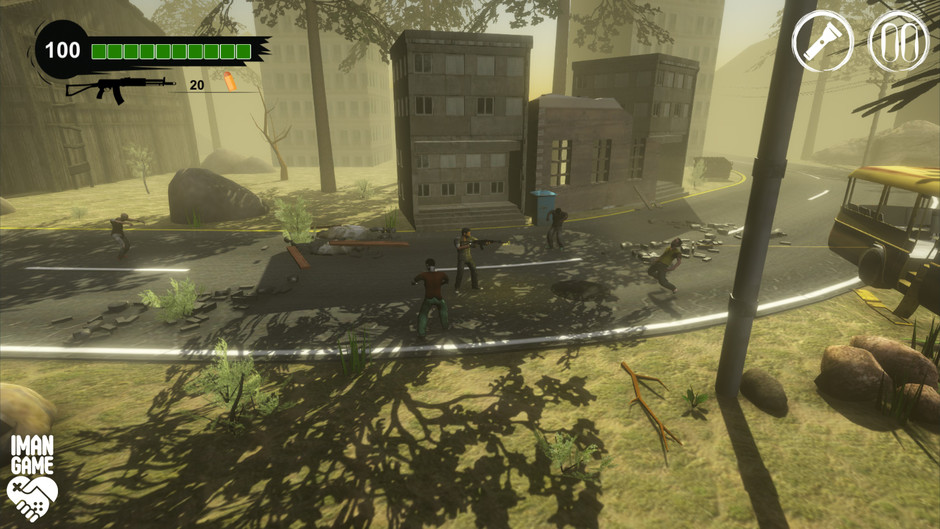Toggle the flashlight button
The image size is (940, 529).
[822, 42]
